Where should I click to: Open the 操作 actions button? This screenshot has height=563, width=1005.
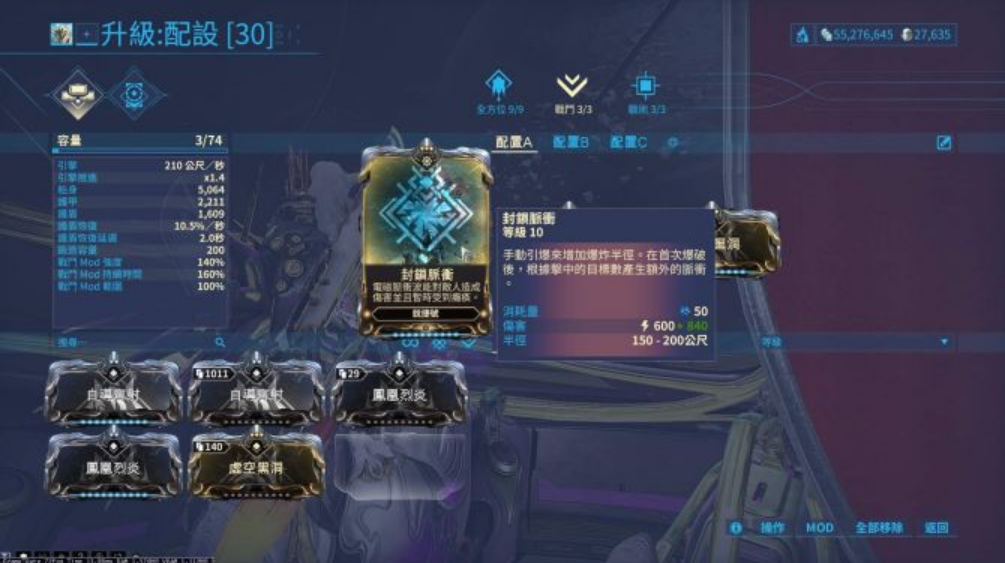coord(771,527)
